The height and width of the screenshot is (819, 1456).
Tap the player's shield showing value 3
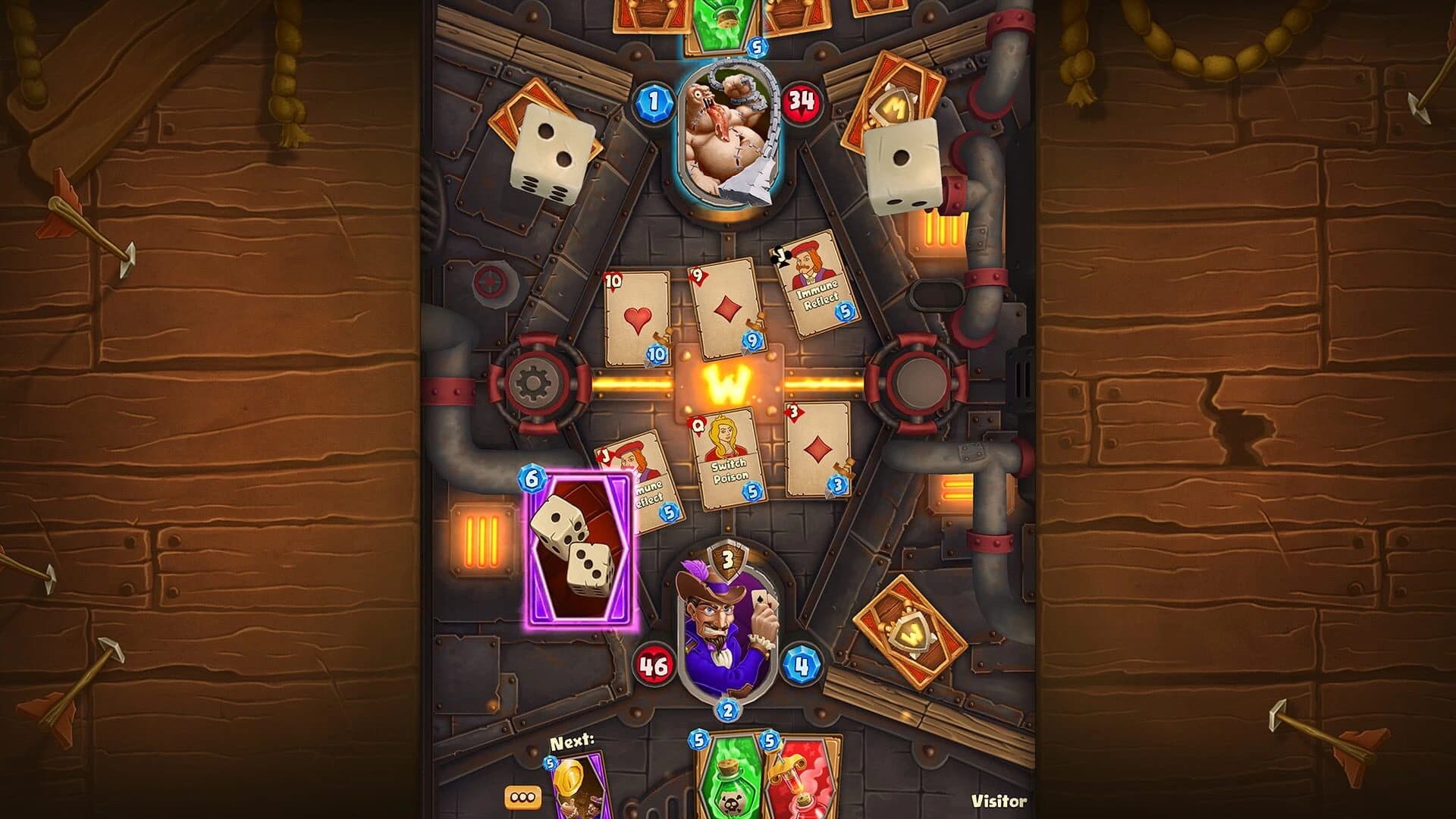click(x=726, y=561)
